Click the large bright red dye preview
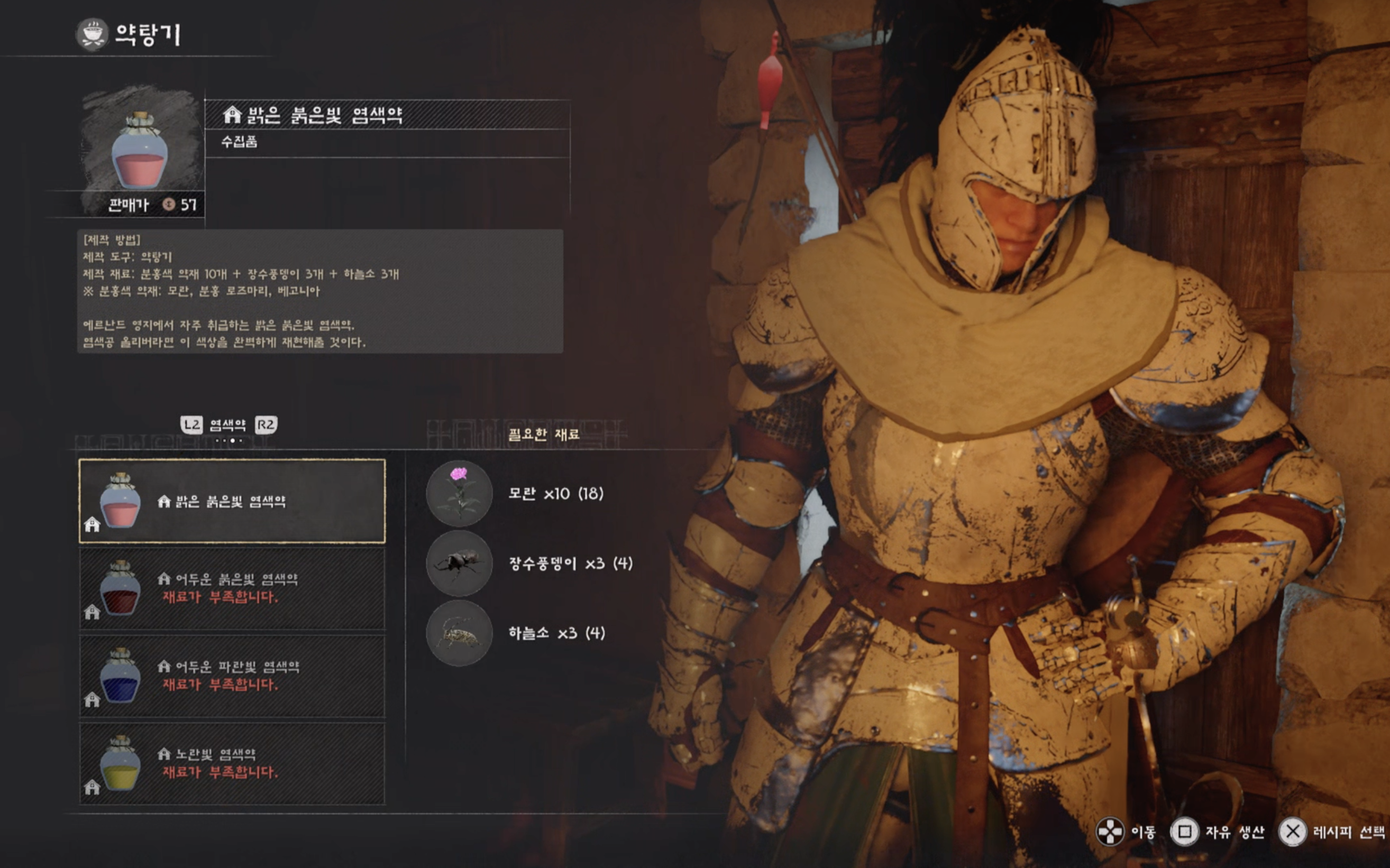1390x868 pixels. [x=140, y=151]
